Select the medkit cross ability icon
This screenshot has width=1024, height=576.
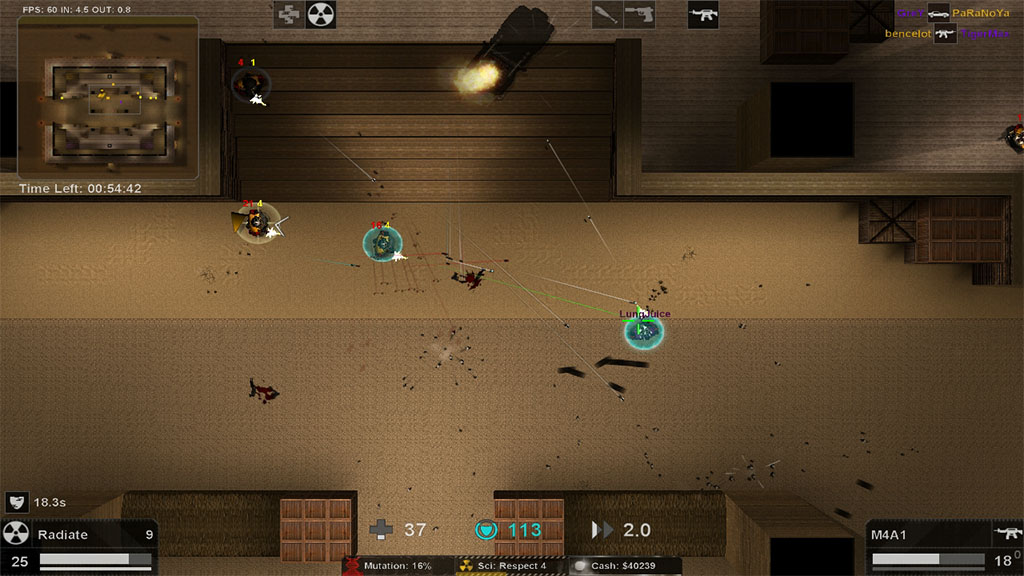coord(289,14)
